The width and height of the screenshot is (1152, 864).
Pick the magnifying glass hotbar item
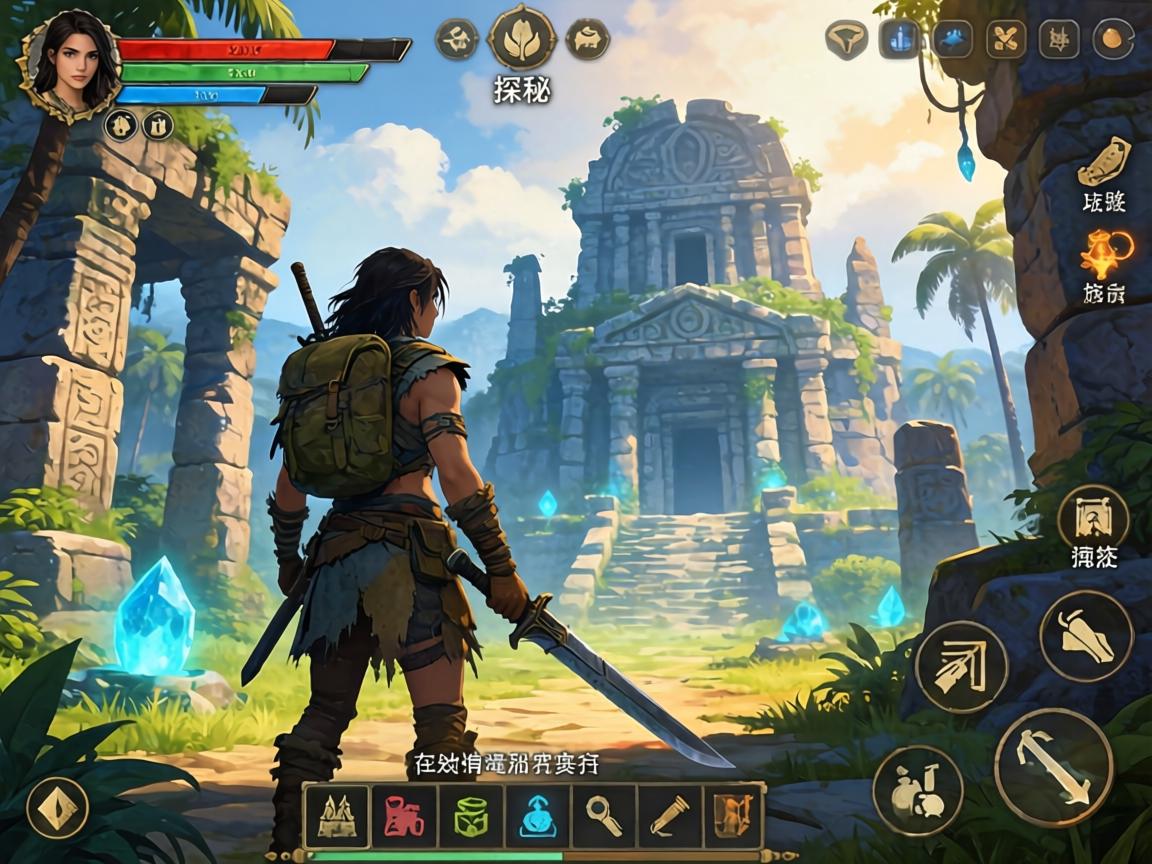tap(603, 816)
